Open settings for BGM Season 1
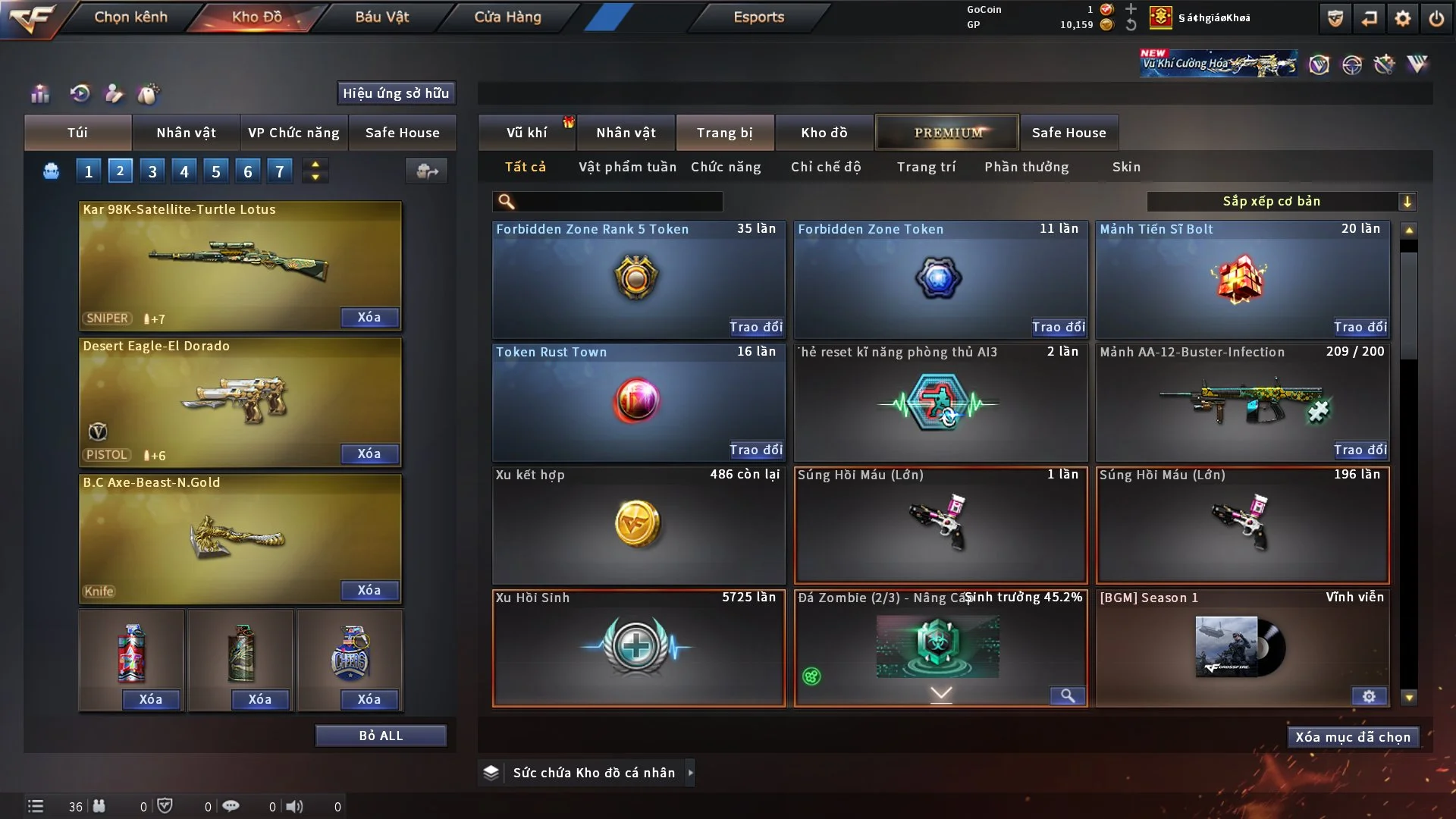1456x819 pixels. coord(1369,696)
